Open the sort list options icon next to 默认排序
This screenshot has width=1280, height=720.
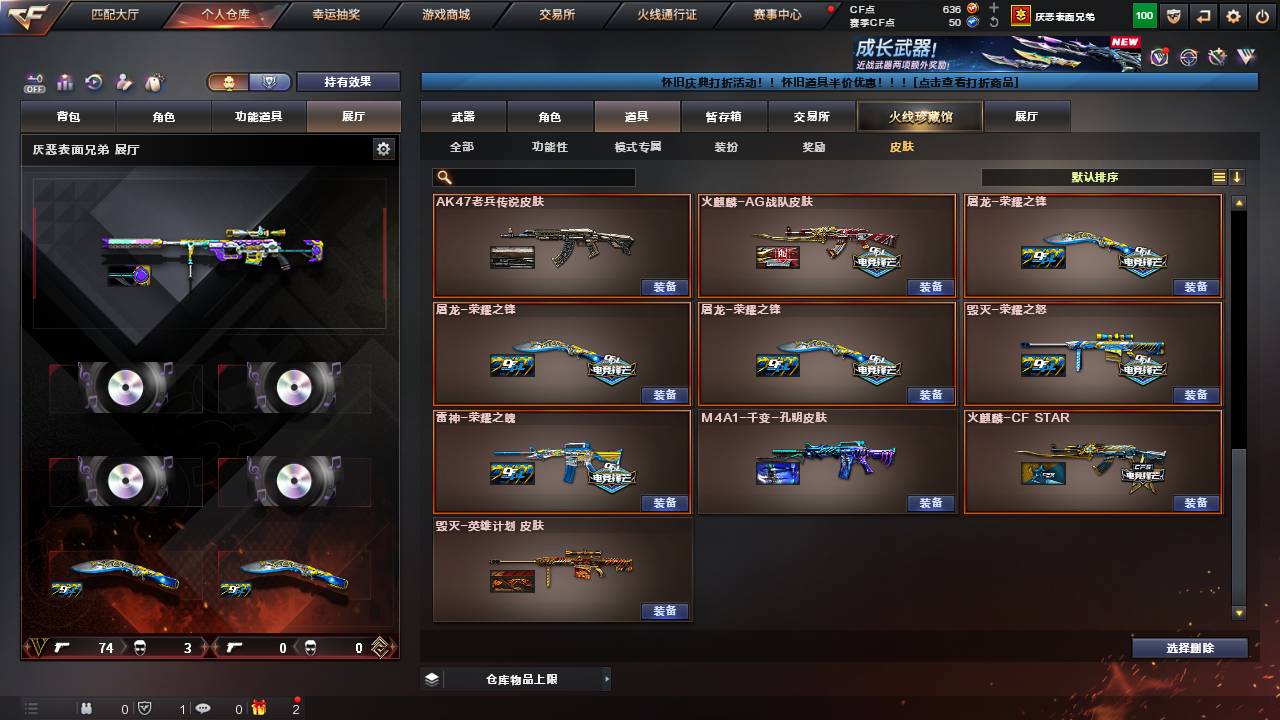[1219, 177]
